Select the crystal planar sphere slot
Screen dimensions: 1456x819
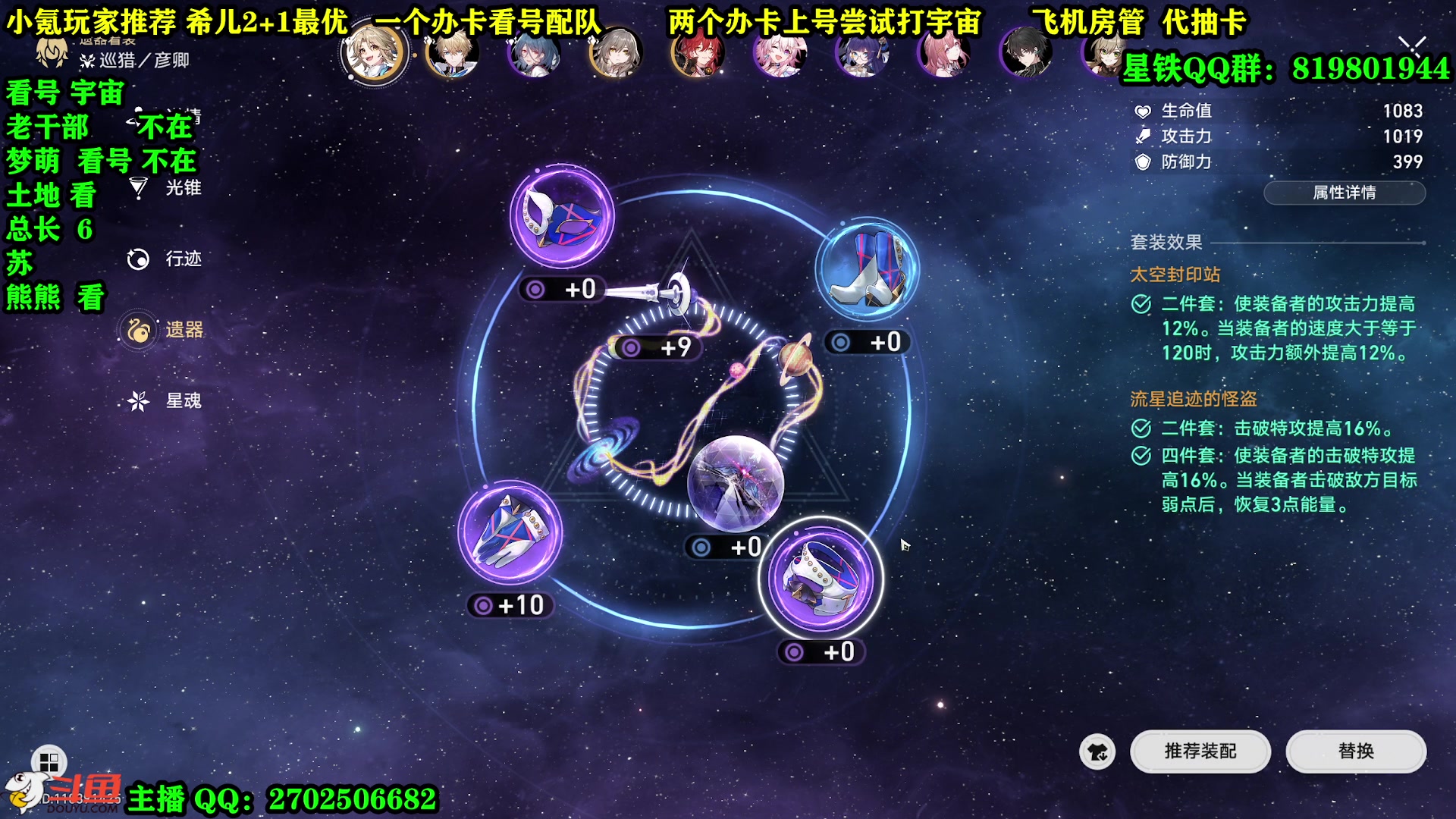pos(735,483)
